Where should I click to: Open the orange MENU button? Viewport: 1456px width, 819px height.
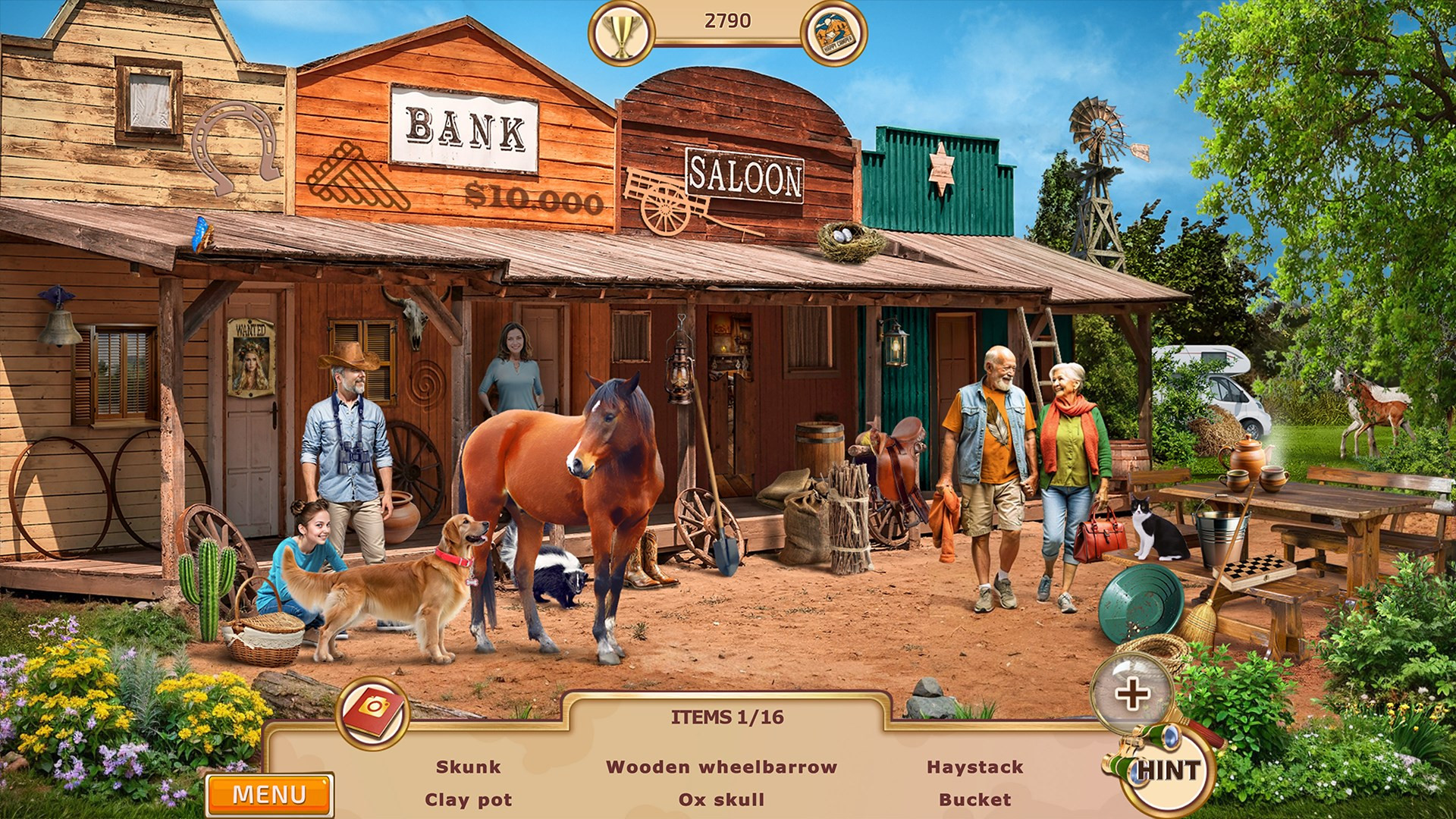(x=269, y=794)
